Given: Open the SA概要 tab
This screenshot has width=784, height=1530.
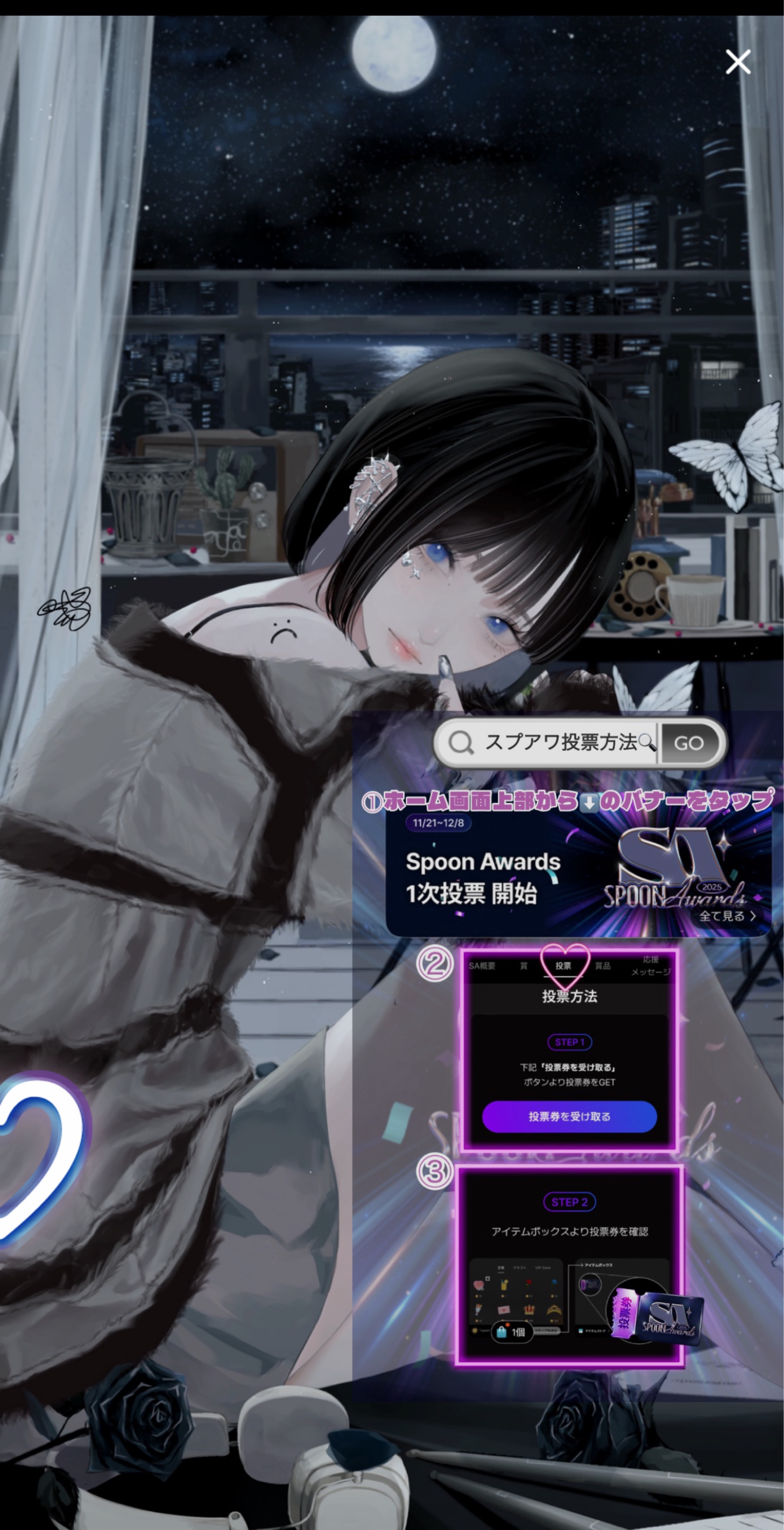Looking at the screenshot, I should (x=482, y=966).
